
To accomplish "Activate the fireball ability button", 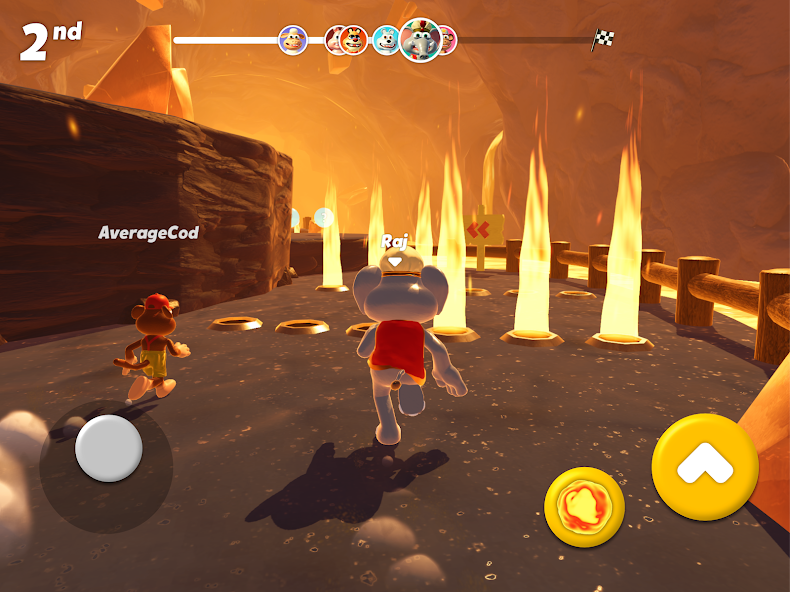I will pyautogui.click(x=584, y=506).
